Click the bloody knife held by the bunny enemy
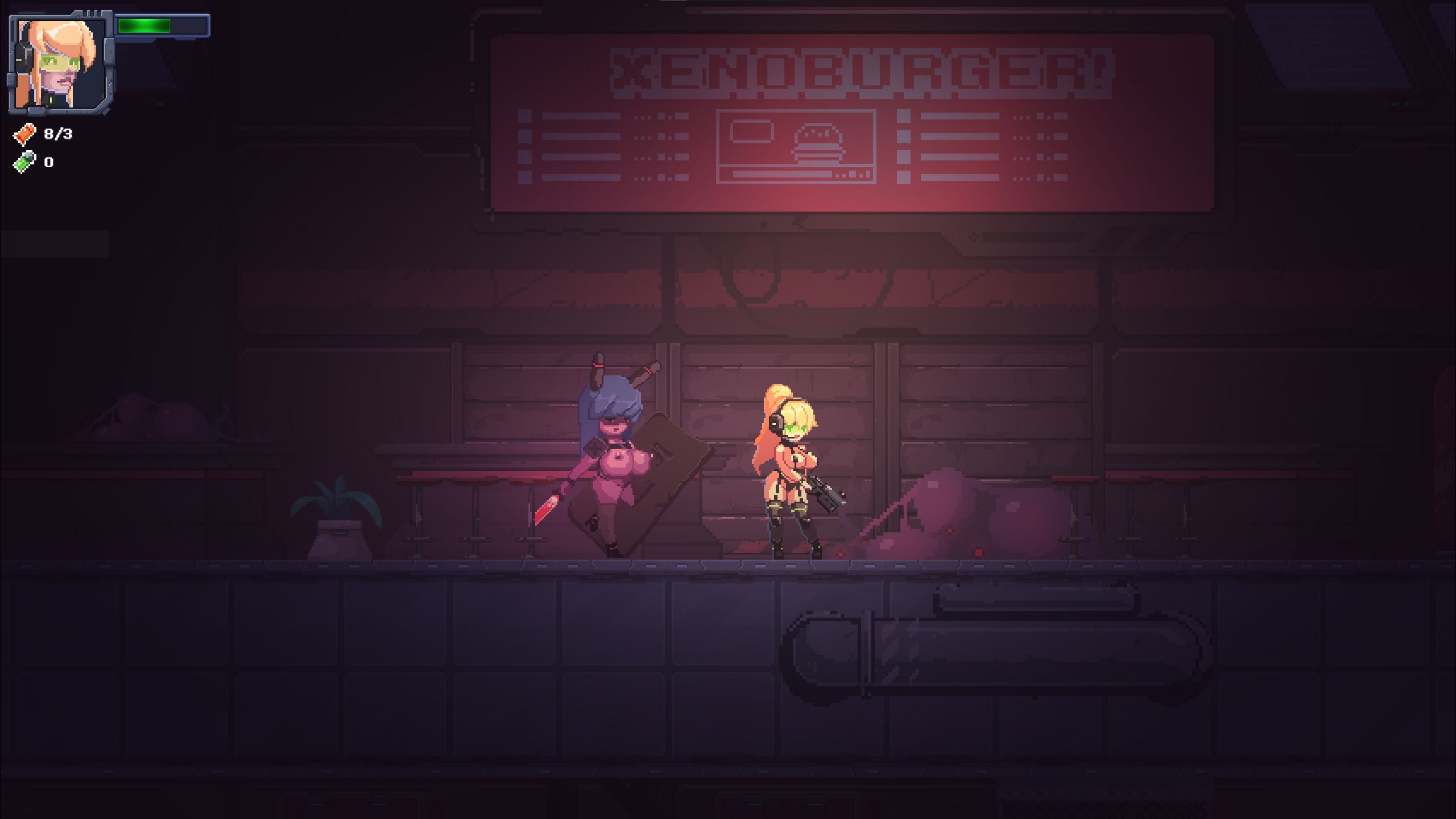 [546, 509]
